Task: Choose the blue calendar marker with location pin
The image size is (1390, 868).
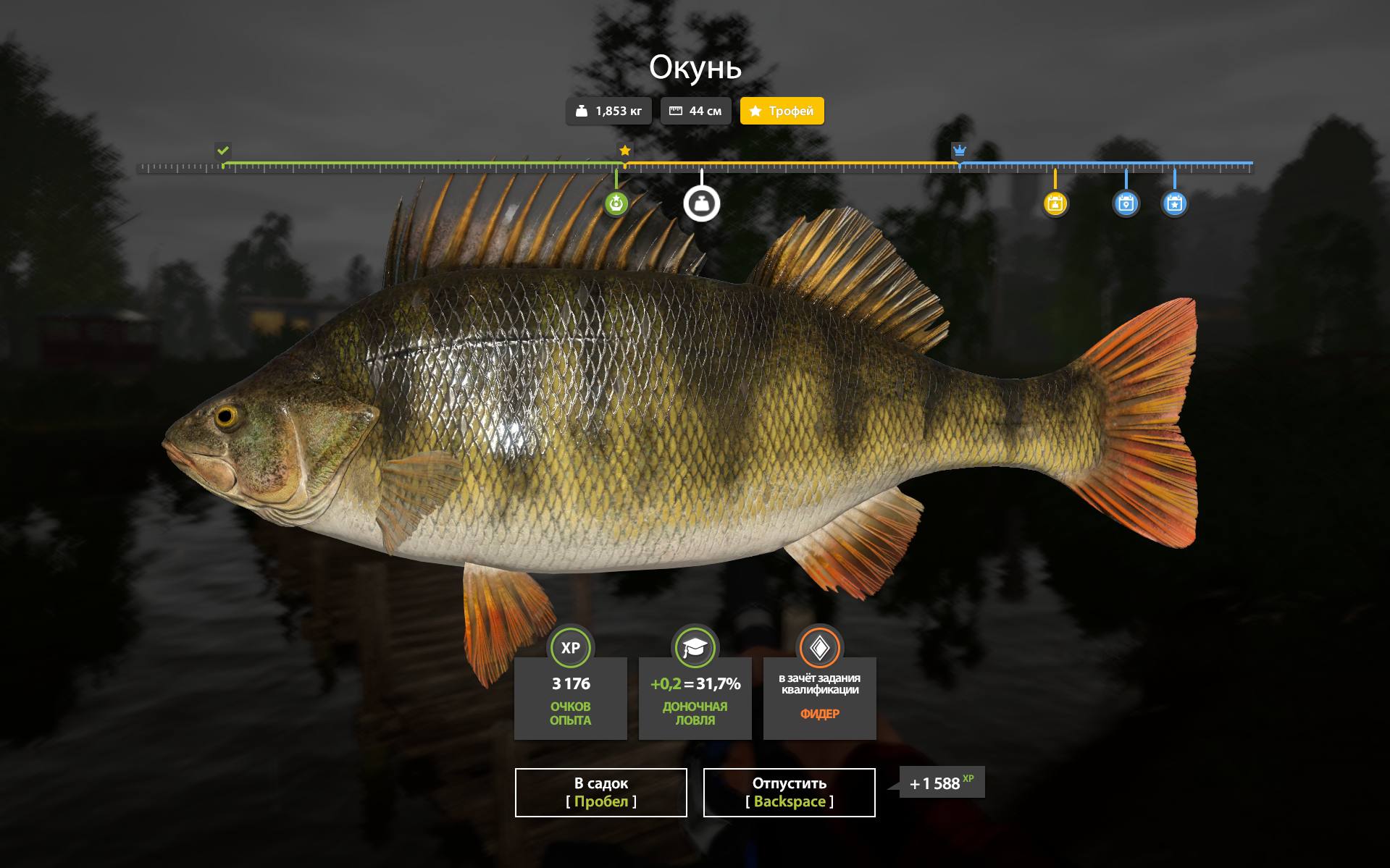Action: (x=1126, y=204)
